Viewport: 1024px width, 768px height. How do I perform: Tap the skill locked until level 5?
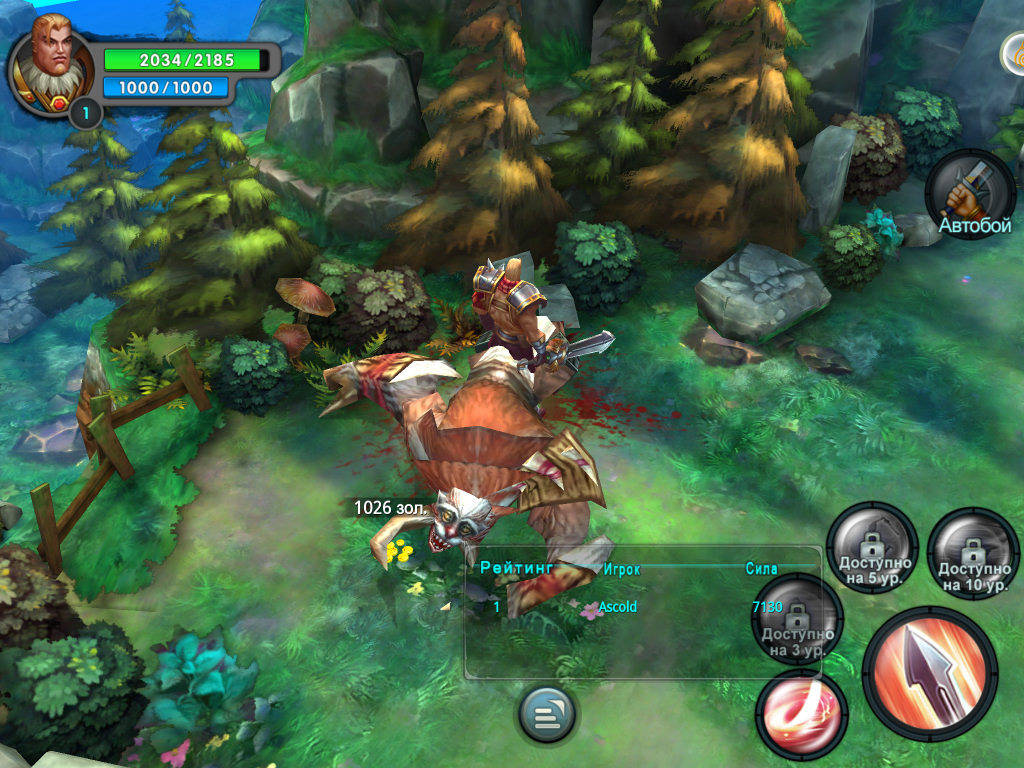pyautogui.click(x=873, y=549)
